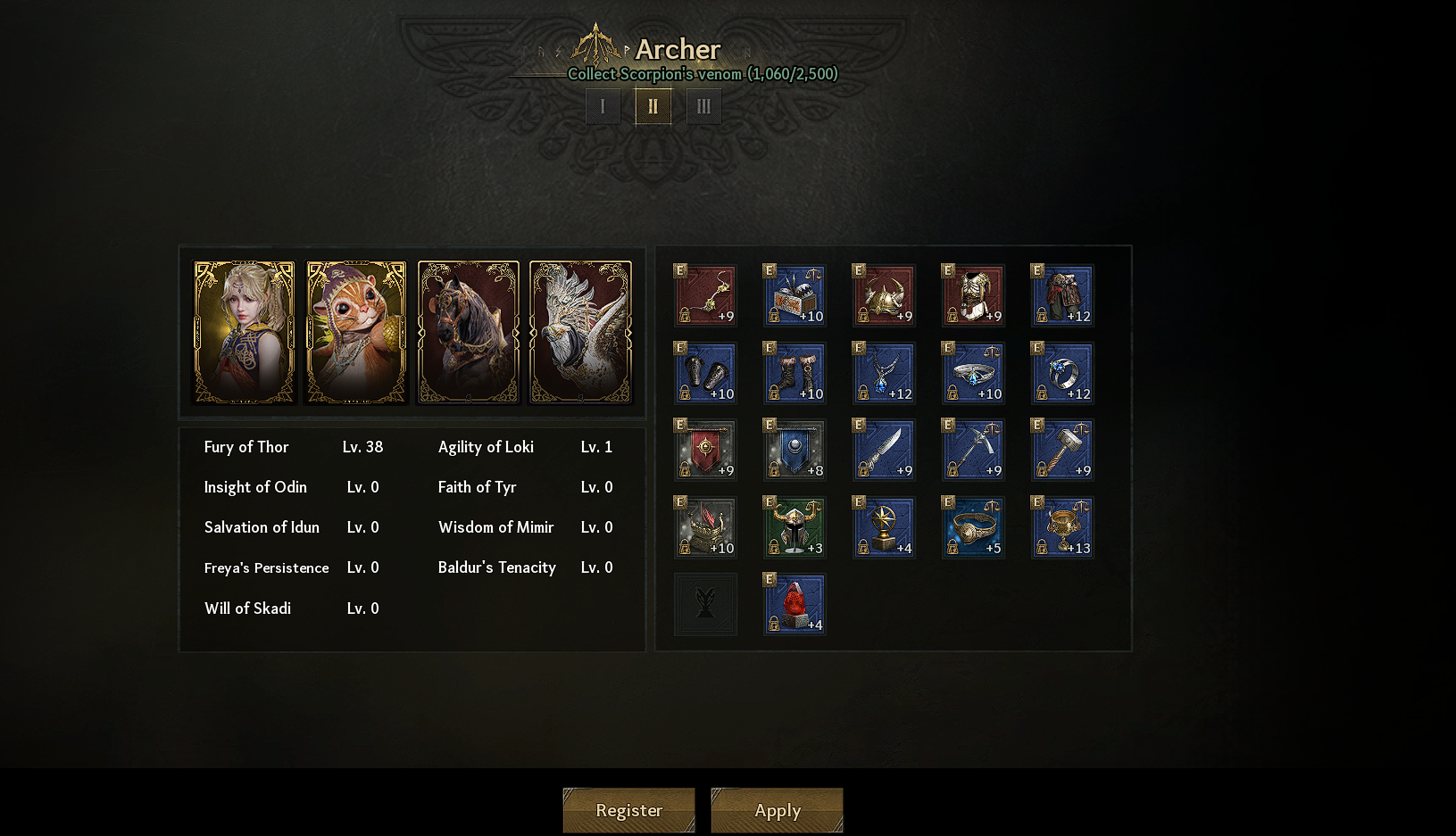Choose the red crystal +4 slot
1456x836 pixels.
(x=795, y=604)
